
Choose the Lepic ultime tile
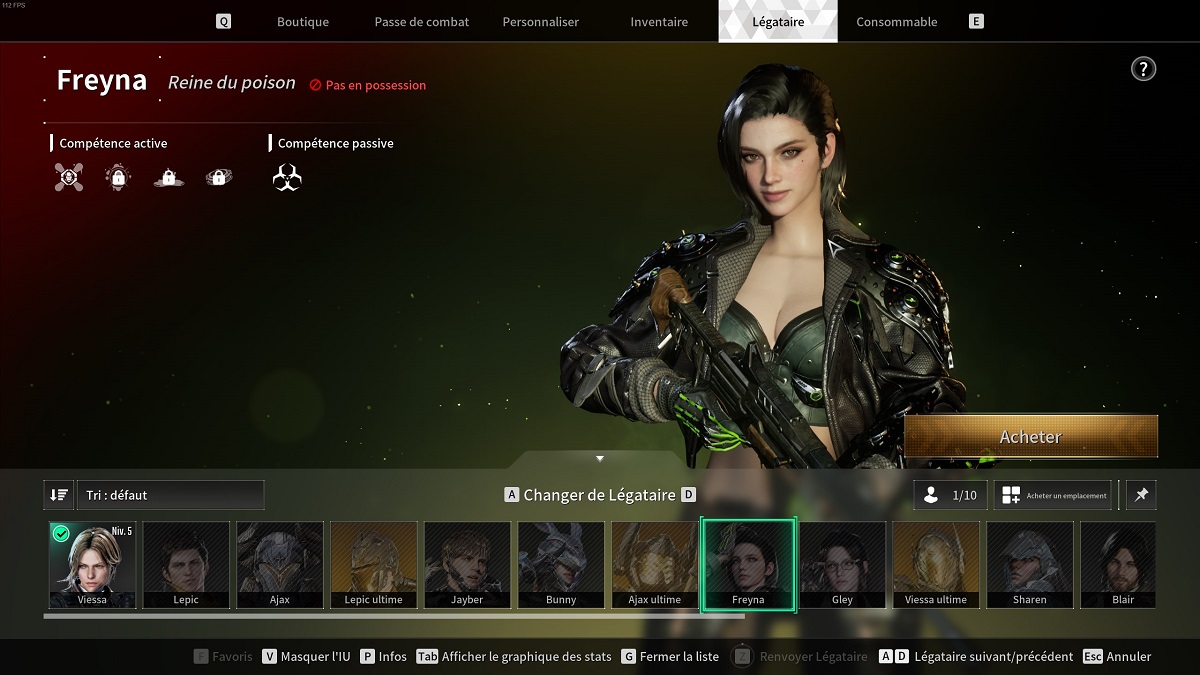[373, 564]
